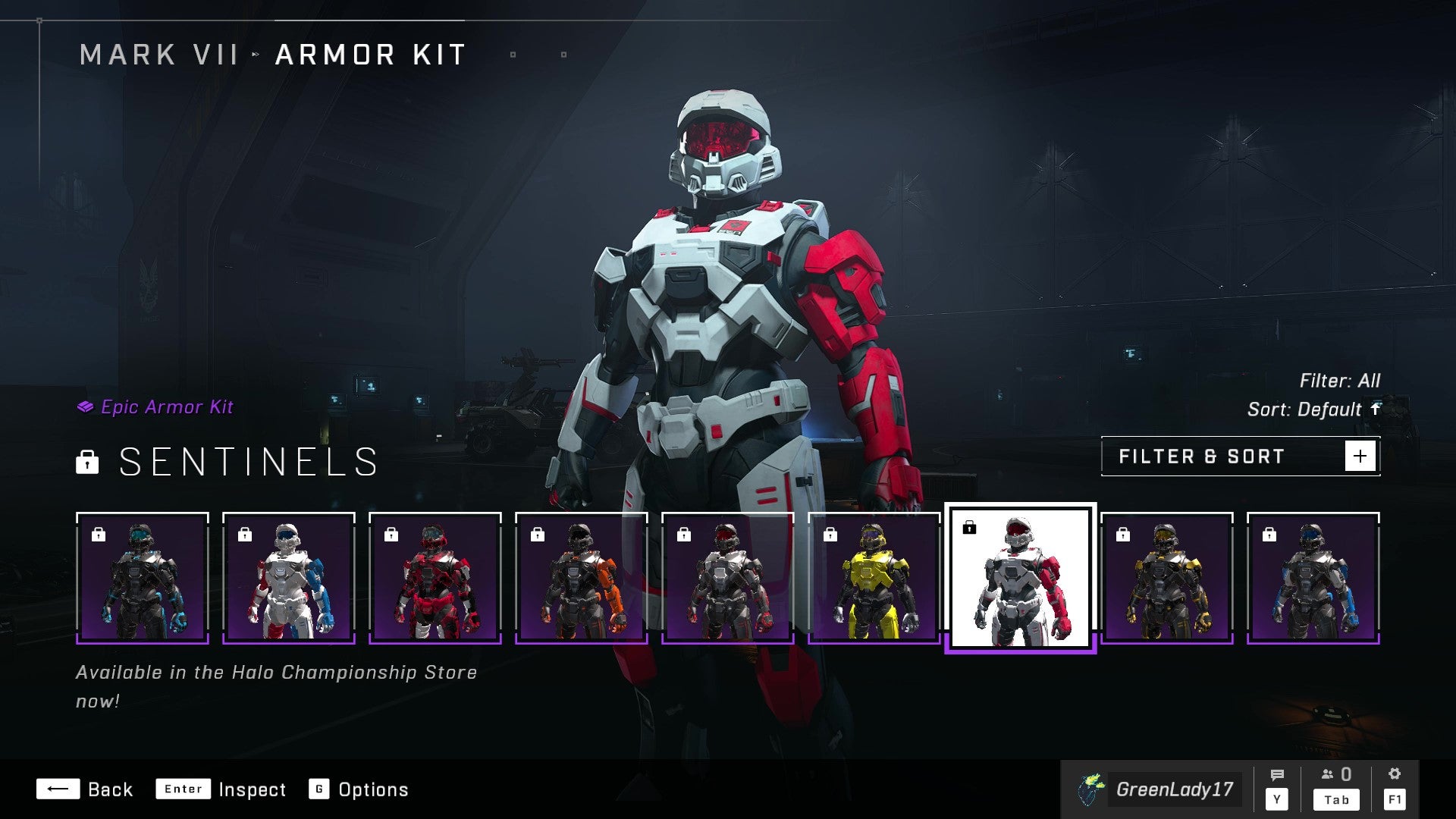This screenshot has width=1456, height=819.
Task: Open the roster with the people icon
Action: pos(1326,775)
